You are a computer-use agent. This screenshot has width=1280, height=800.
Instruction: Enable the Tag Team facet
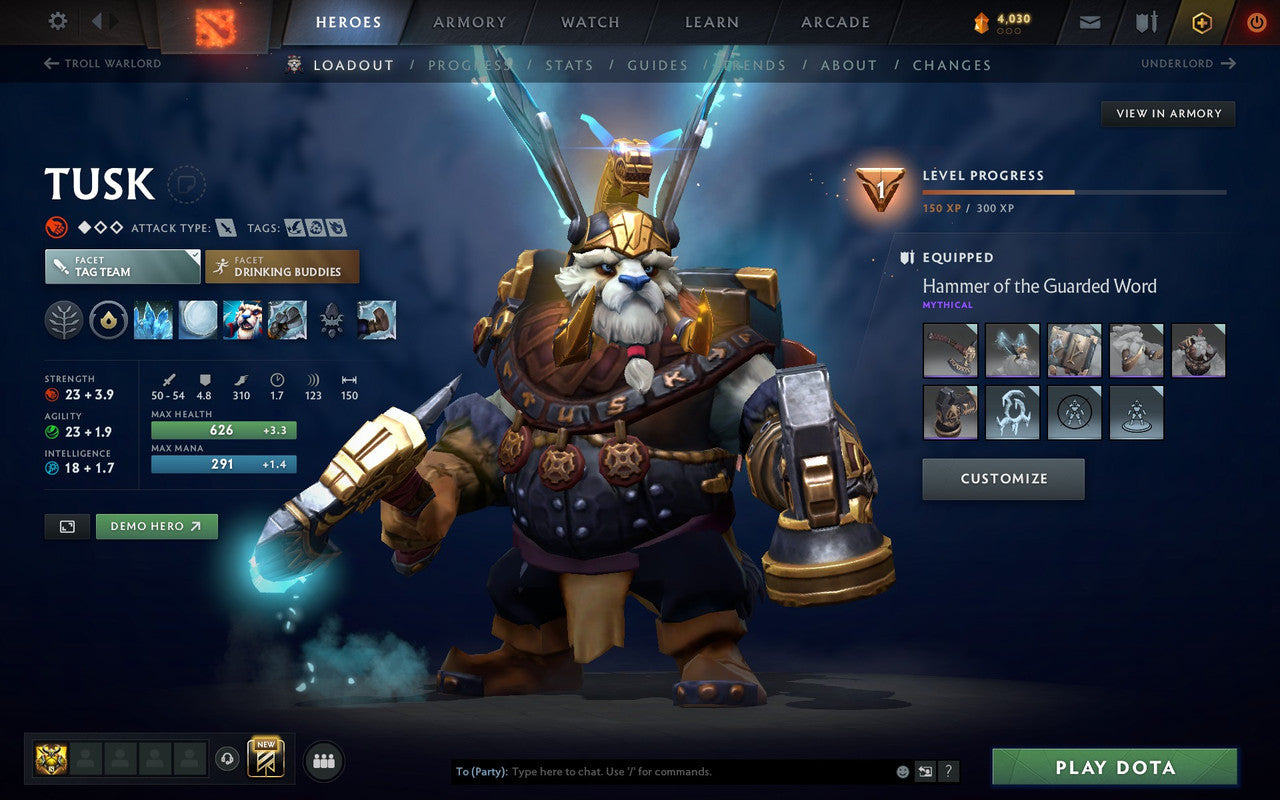[x=121, y=267]
